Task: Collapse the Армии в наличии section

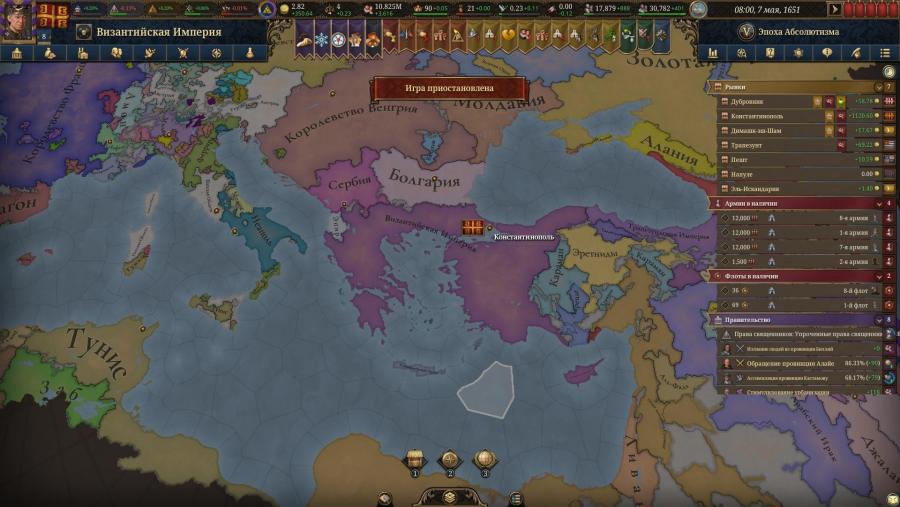Action: (x=878, y=203)
